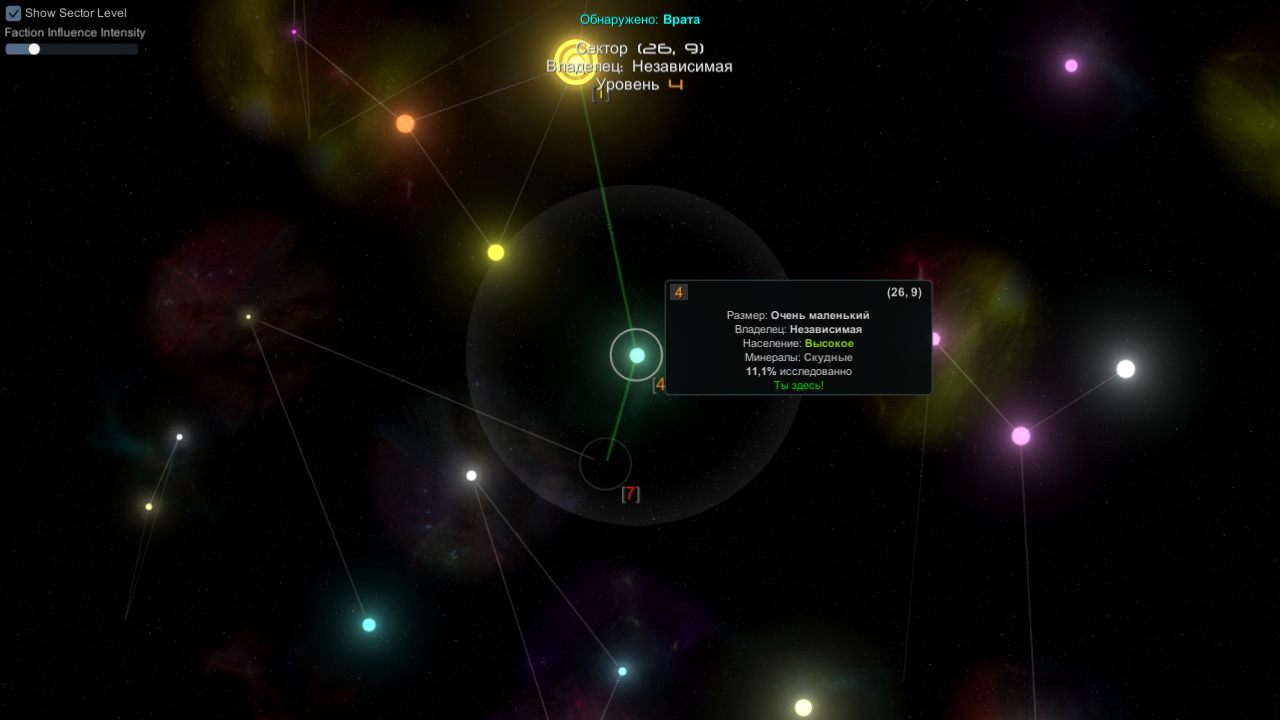
Task: Click the level badge 4 in the tooltip
Action: [x=678, y=292]
